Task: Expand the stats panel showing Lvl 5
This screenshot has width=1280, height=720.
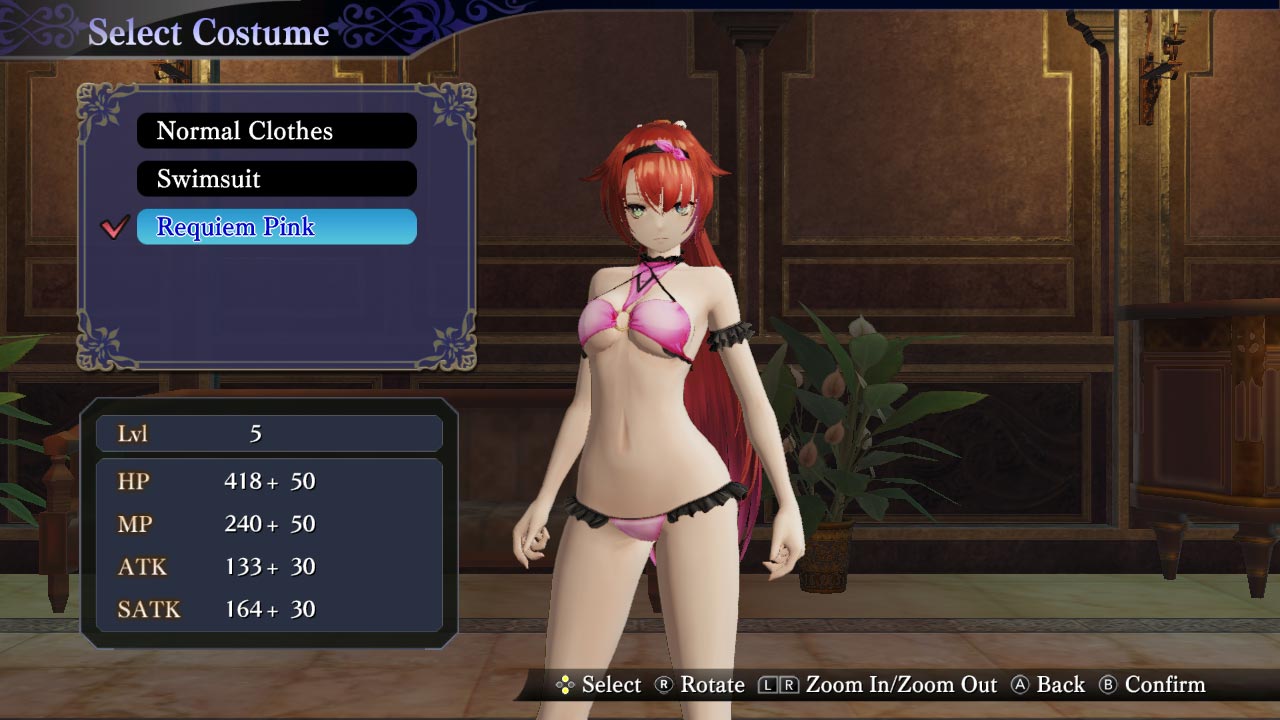Action: [x=270, y=520]
